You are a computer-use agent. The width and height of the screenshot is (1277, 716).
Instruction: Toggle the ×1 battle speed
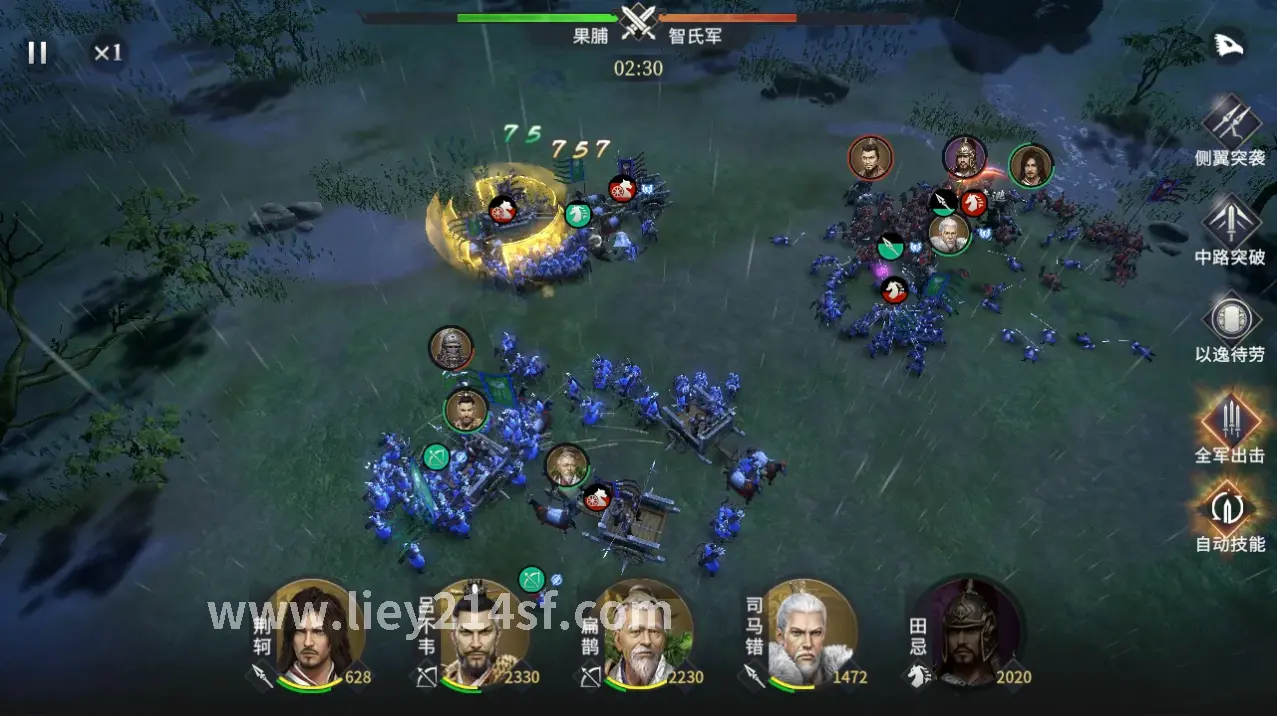(107, 52)
